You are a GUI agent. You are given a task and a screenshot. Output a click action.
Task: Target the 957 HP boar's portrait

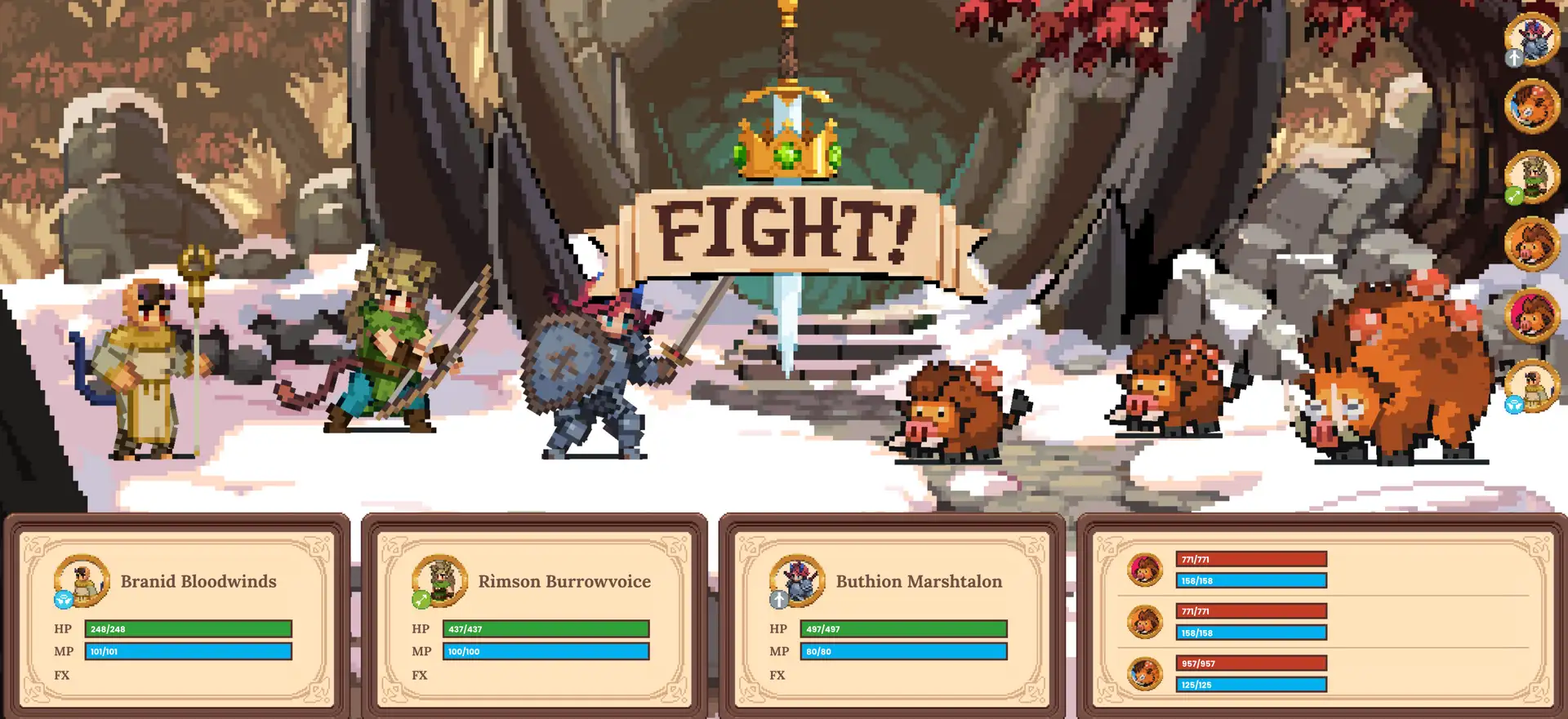pos(1145,674)
